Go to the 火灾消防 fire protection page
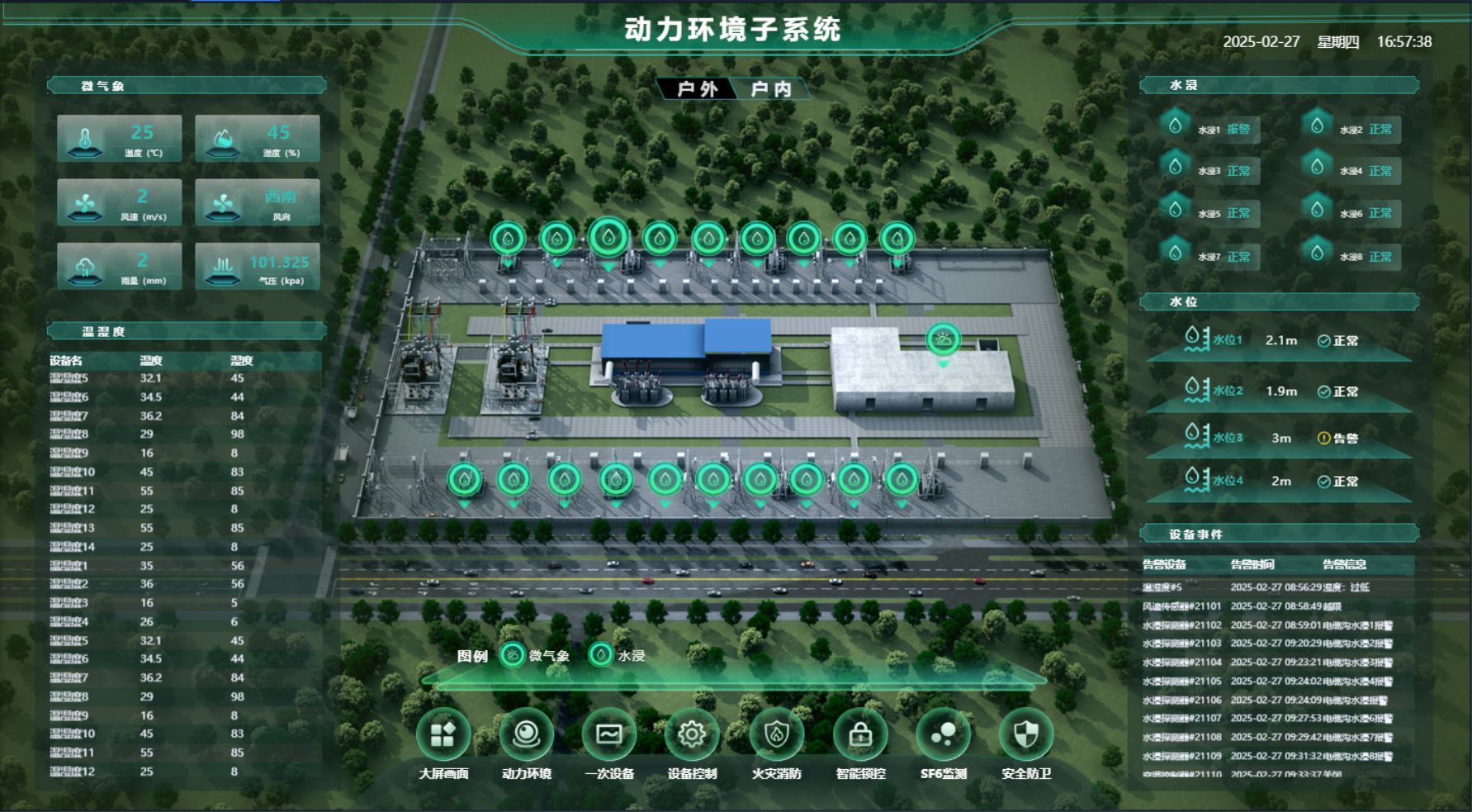Viewport: 1472px width, 812px height. pos(776,734)
